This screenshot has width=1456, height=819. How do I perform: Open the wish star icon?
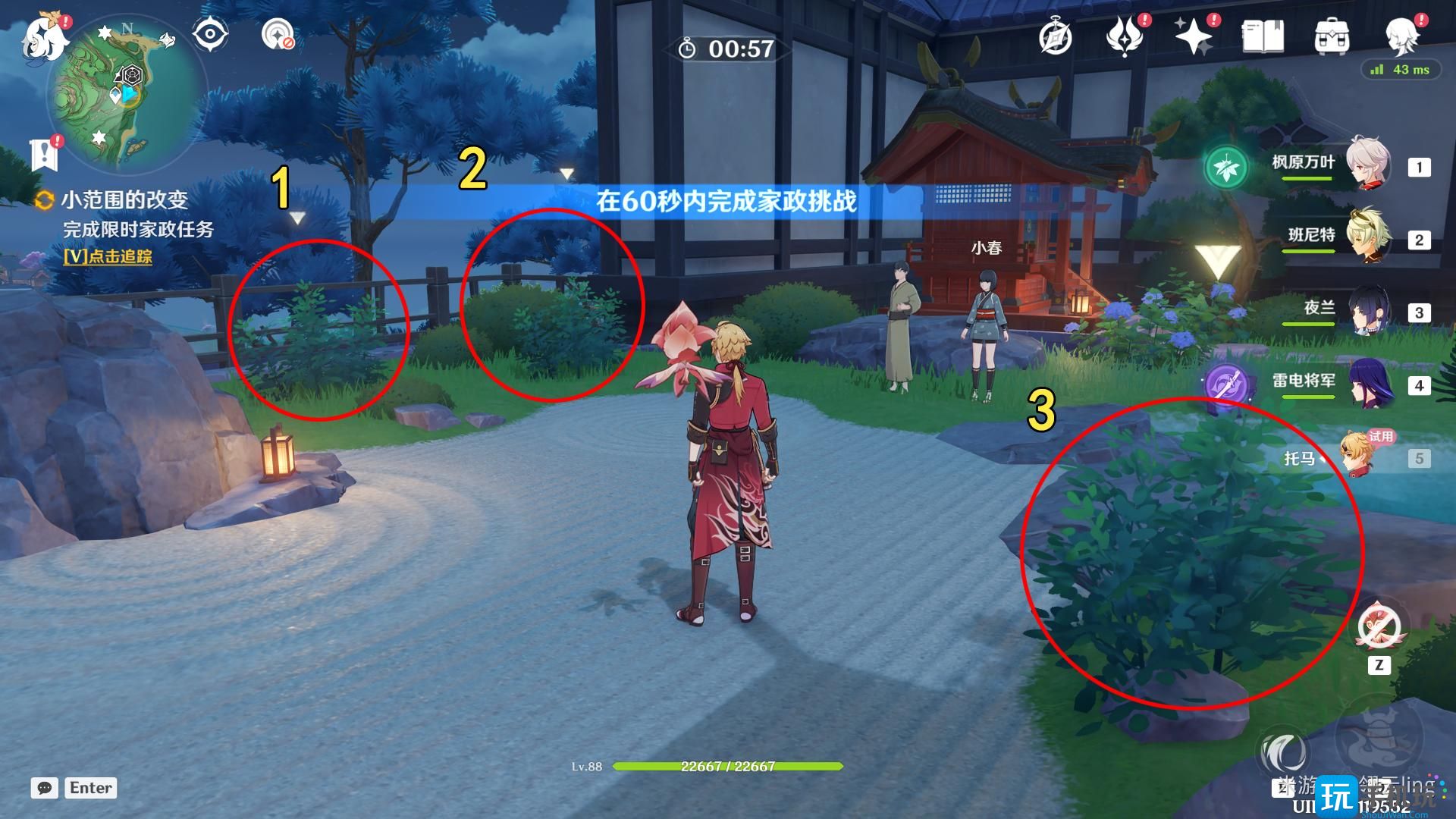pyautogui.click(x=1194, y=36)
